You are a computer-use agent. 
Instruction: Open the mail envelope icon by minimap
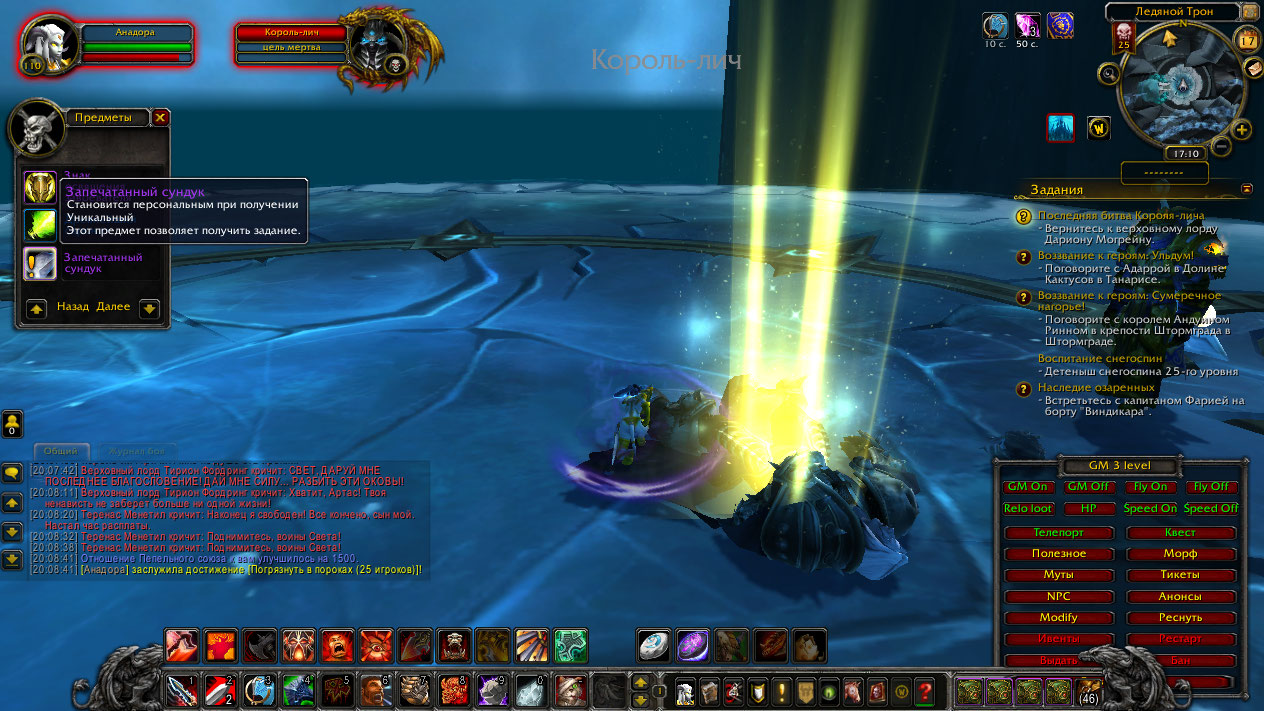1255,68
